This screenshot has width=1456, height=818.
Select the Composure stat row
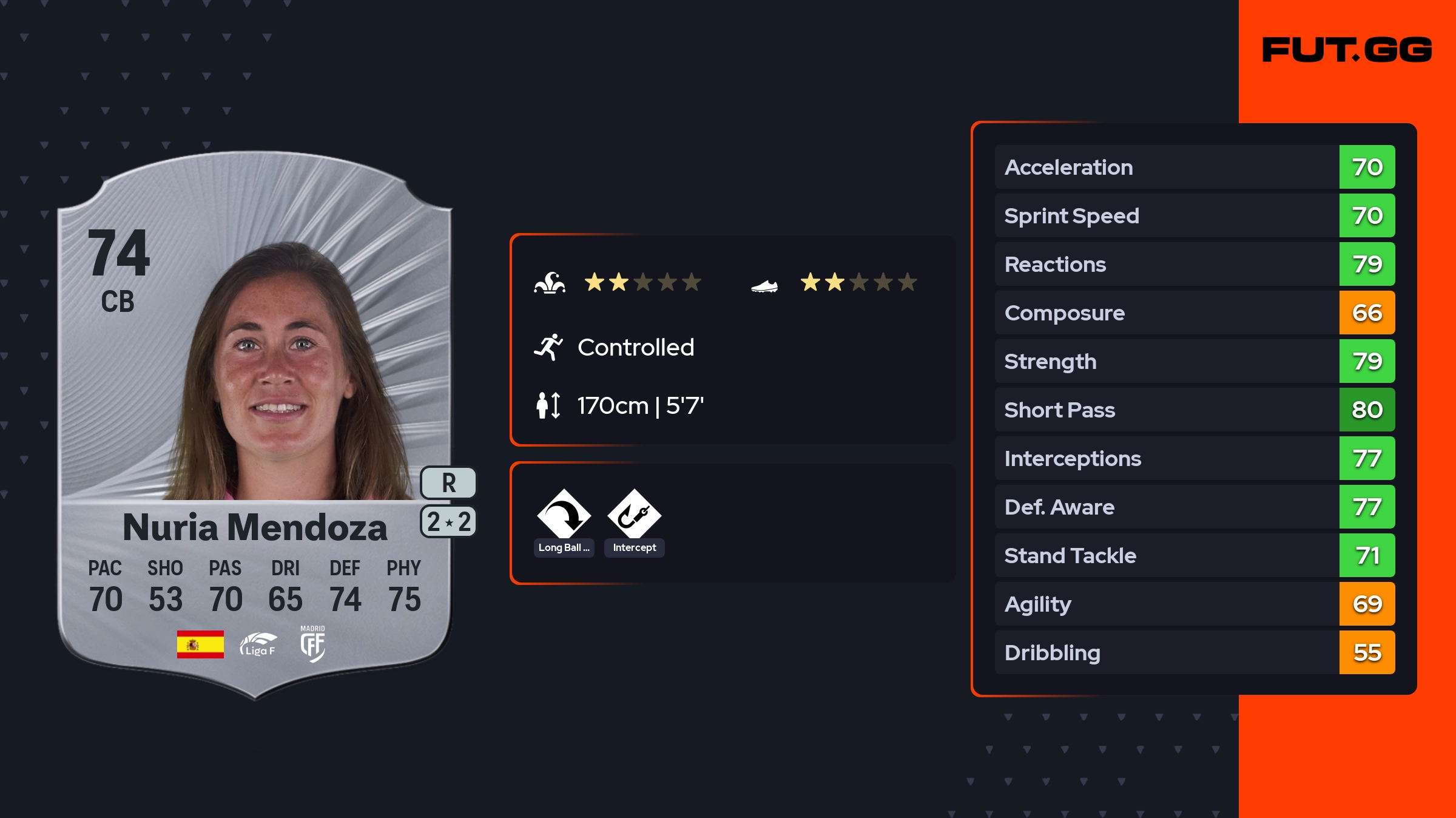pyautogui.click(x=1194, y=313)
